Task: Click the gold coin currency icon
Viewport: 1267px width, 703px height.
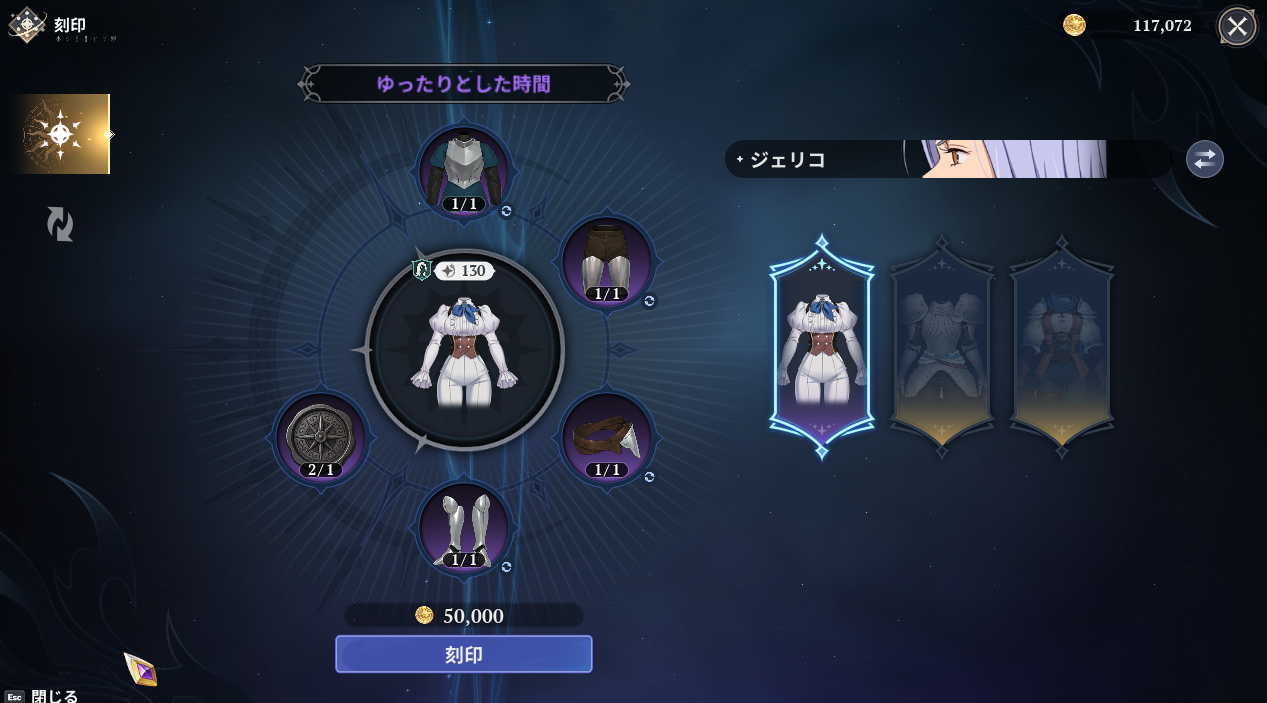Action: [x=1074, y=25]
